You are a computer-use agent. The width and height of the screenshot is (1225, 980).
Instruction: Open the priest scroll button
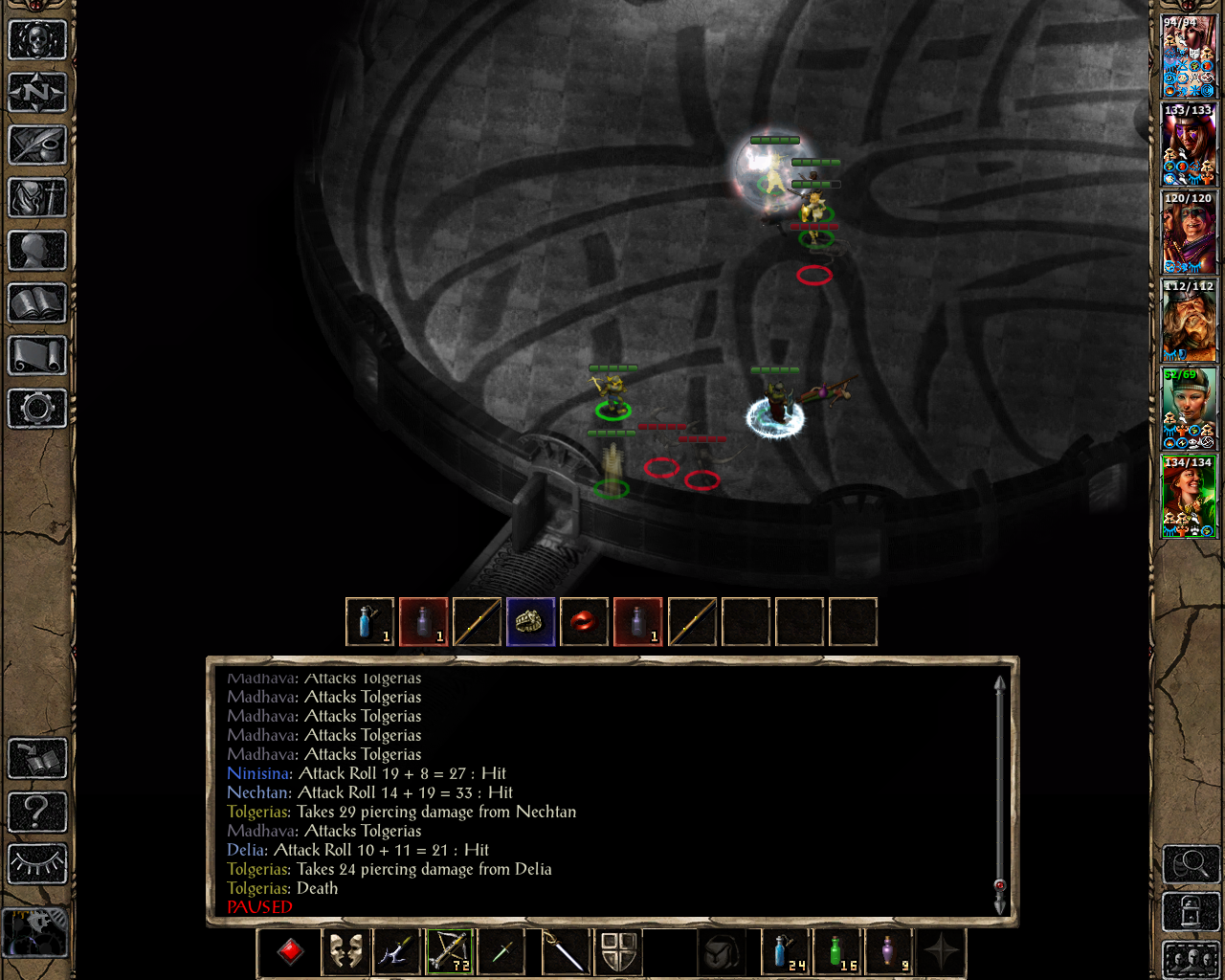pyautogui.click(x=37, y=356)
